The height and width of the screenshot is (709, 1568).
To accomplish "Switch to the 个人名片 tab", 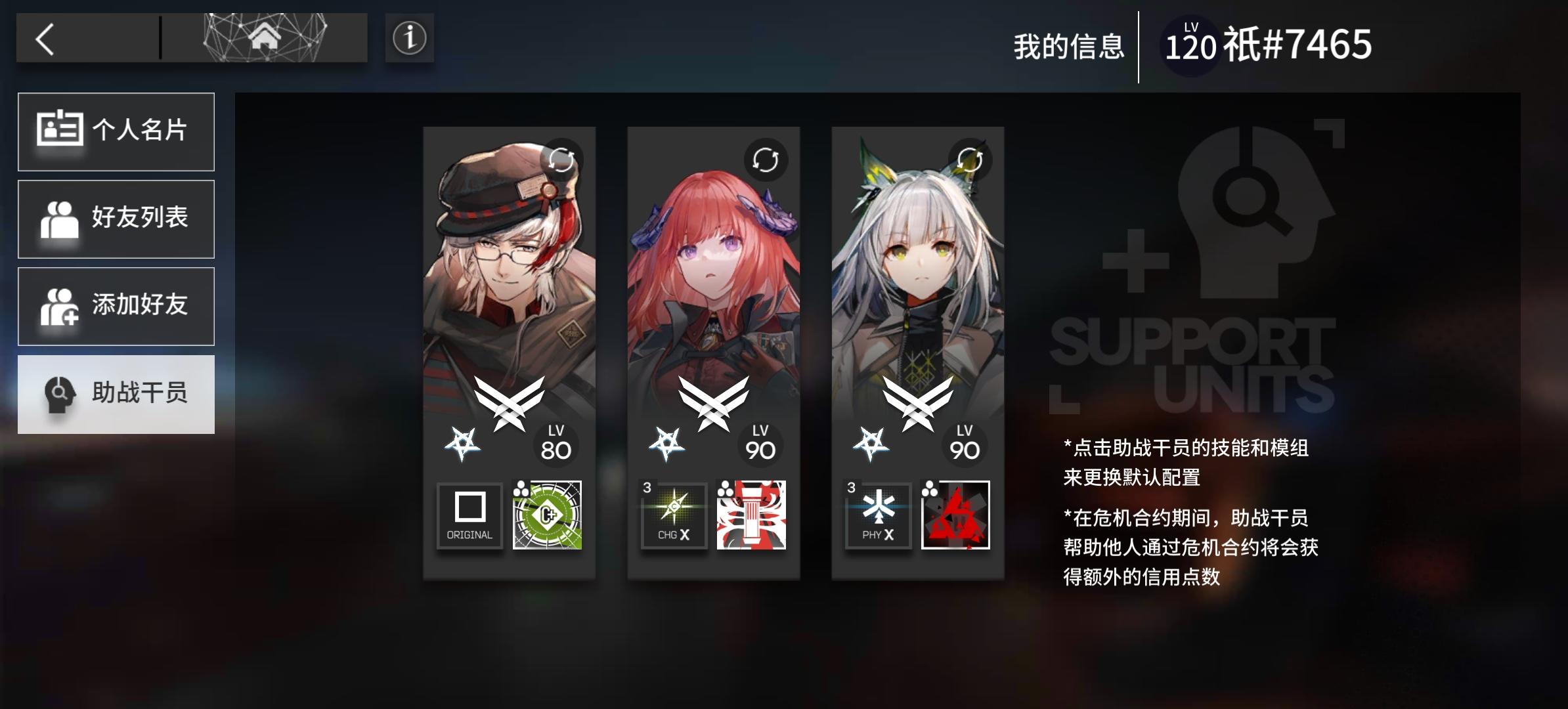I will pyautogui.click(x=116, y=131).
